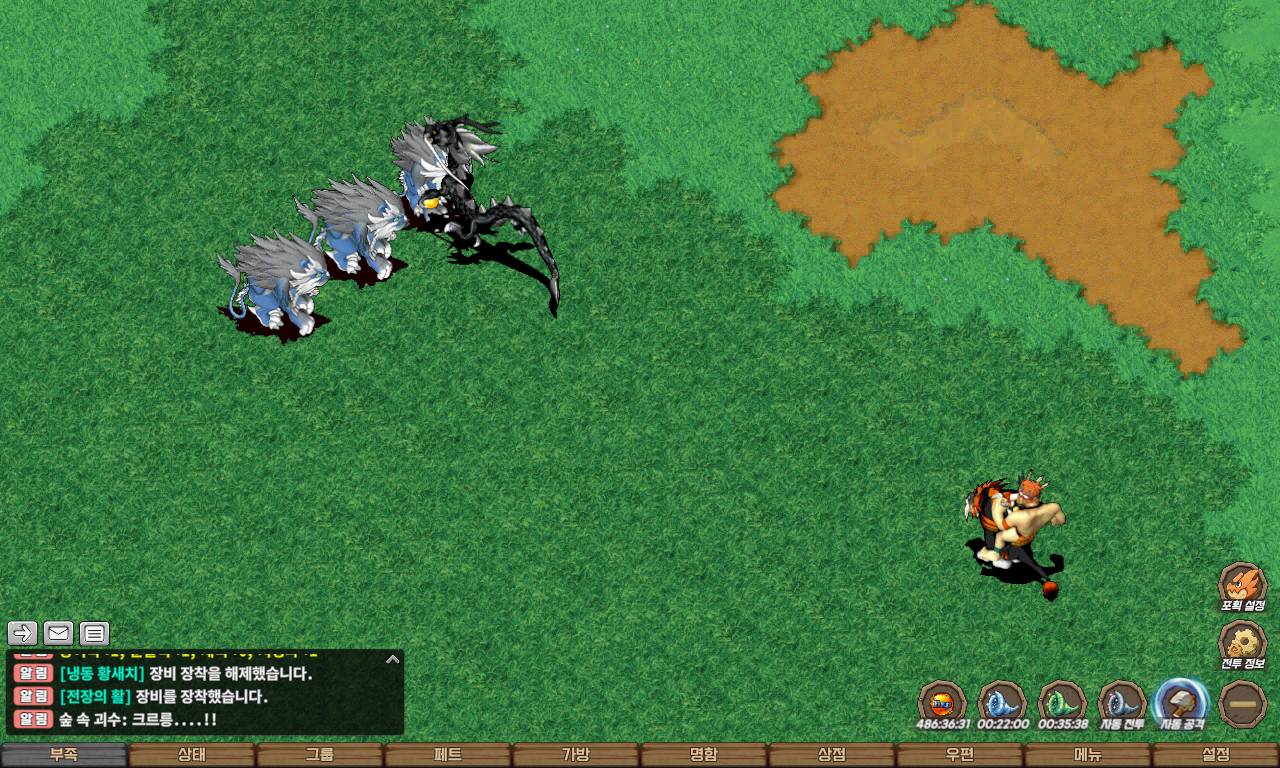
Task: Open the 설정 (settings) menu
Action: (1216, 755)
